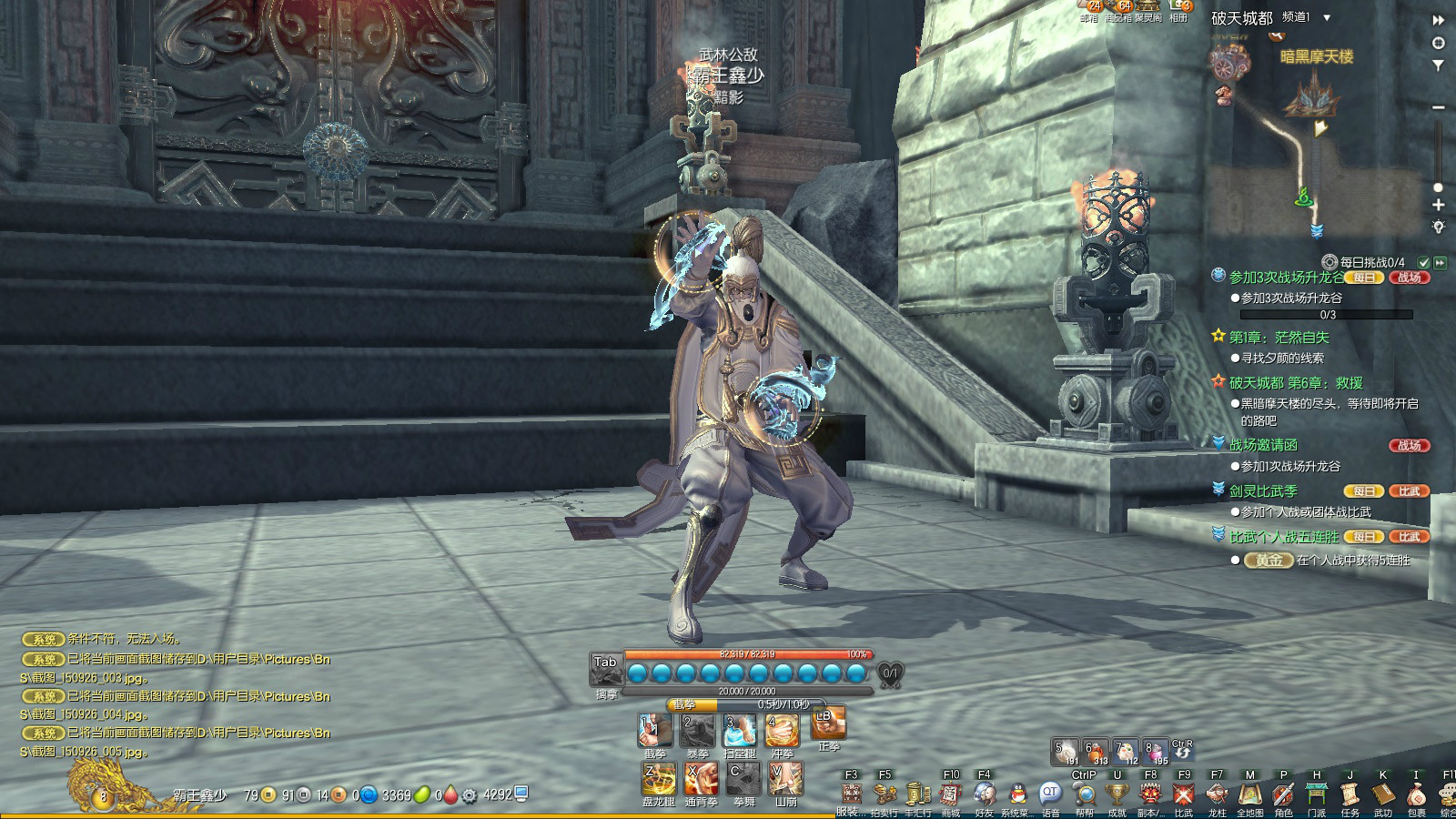The height and width of the screenshot is (819, 1456).
Task: Use the 正拳 skill icon
Action: tap(828, 723)
